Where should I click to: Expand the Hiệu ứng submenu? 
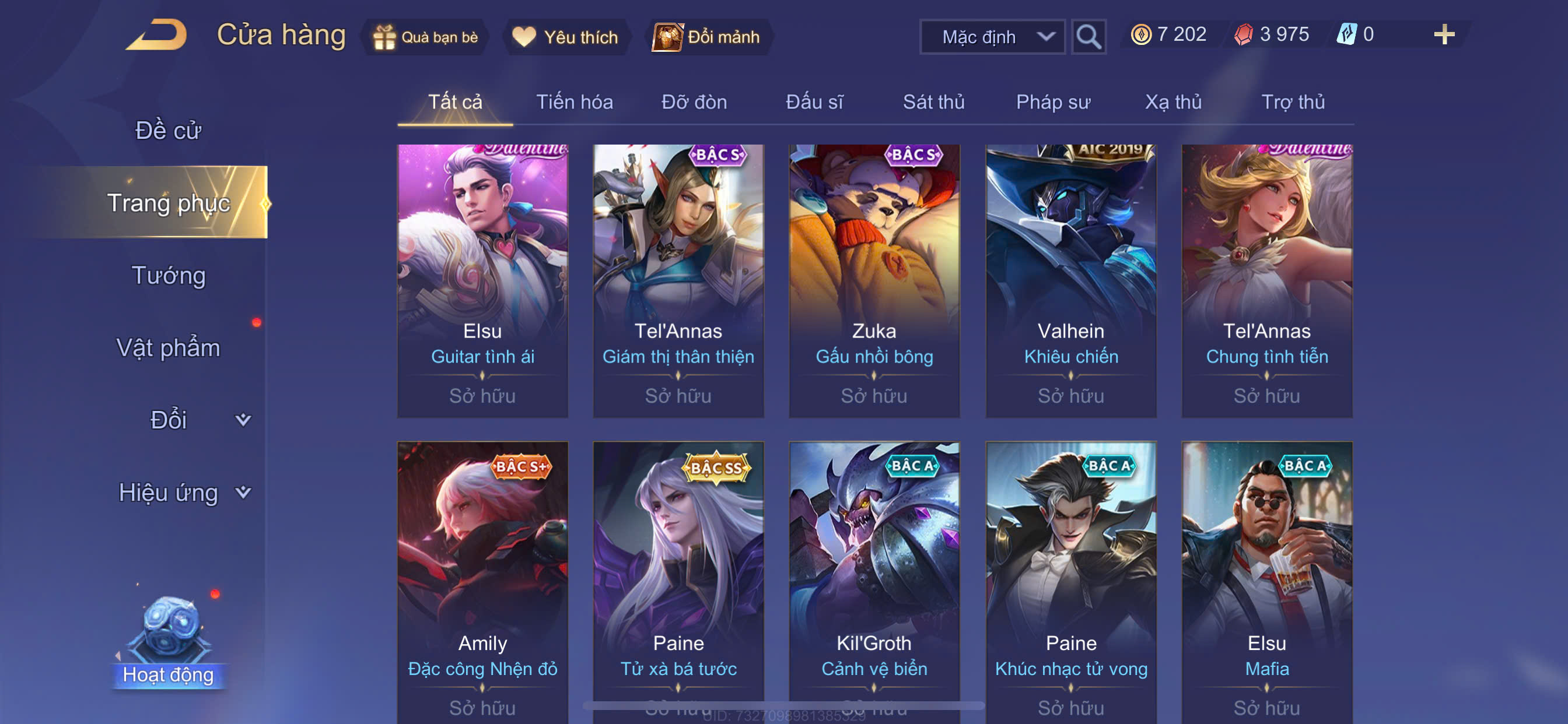coord(183,492)
